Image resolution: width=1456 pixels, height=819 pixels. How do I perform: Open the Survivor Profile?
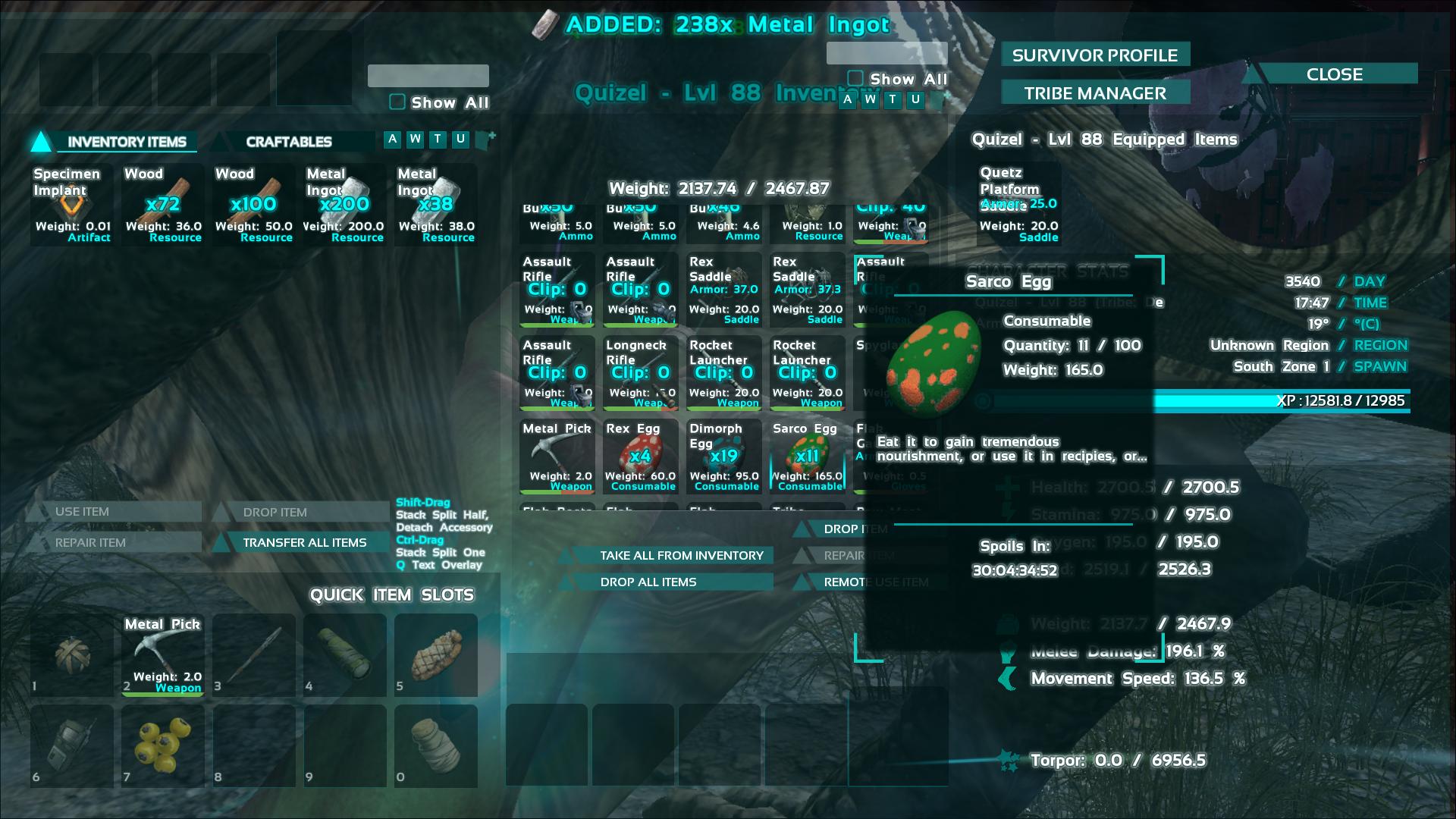[x=1094, y=55]
